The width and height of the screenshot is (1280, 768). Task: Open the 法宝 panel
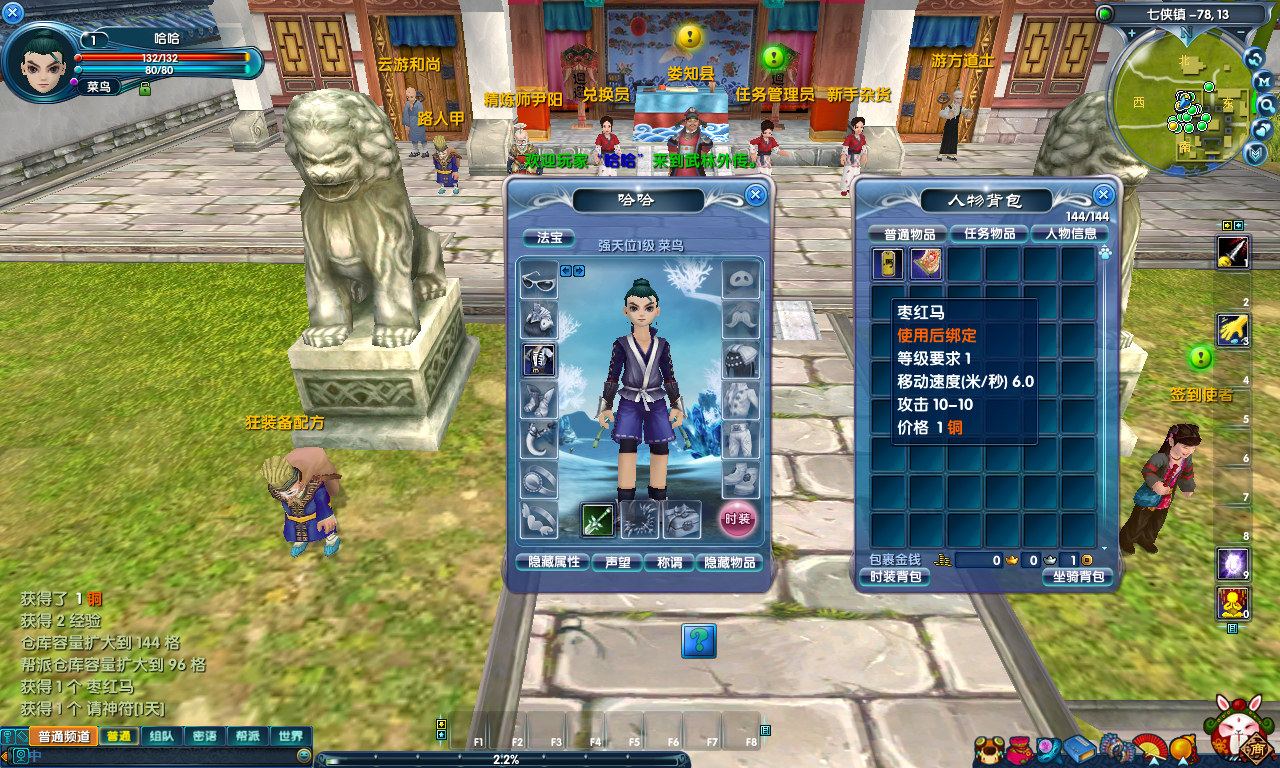549,238
